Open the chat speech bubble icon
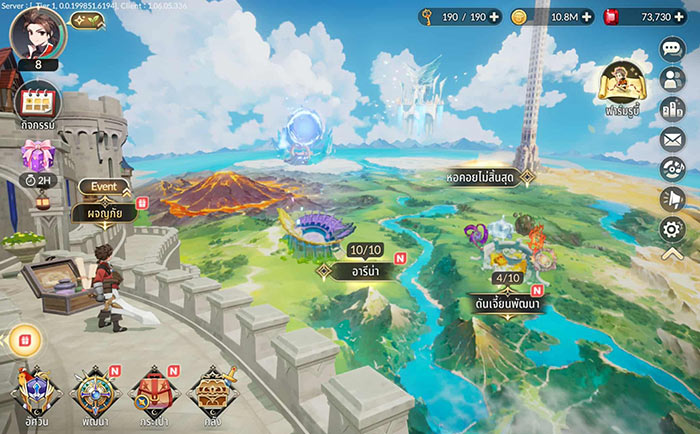Viewport: 700px width, 434px height. (672, 49)
